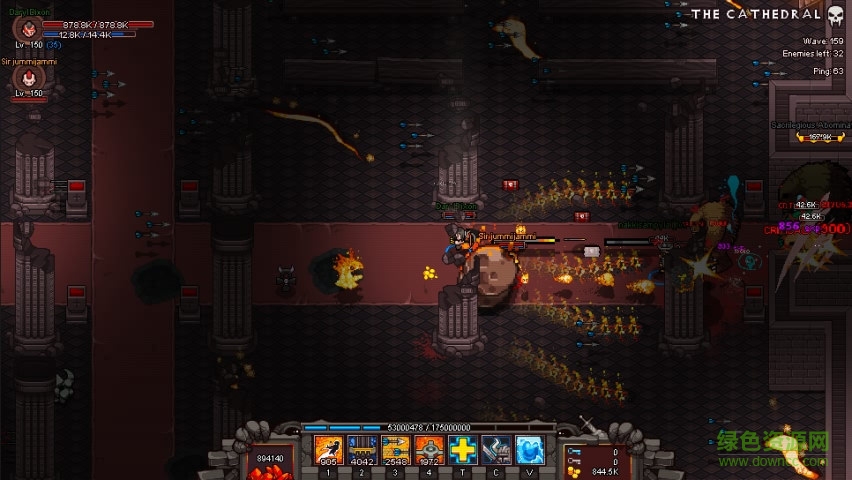
Task: Select Sir jummijammi's party portrait
Action: tap(30, 77)
